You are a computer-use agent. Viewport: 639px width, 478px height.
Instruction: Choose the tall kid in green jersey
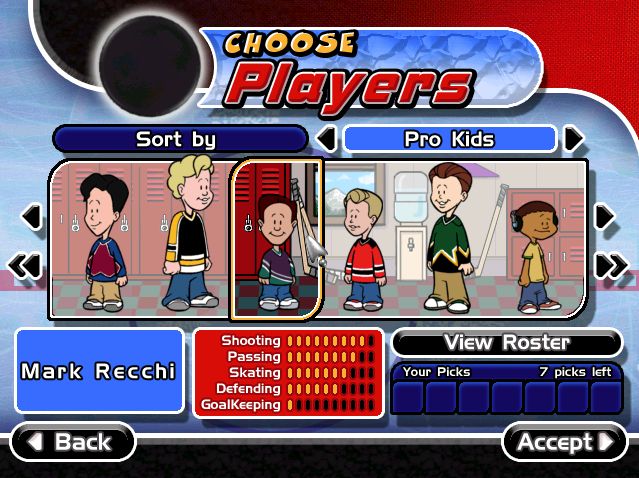tap(448, 238)
